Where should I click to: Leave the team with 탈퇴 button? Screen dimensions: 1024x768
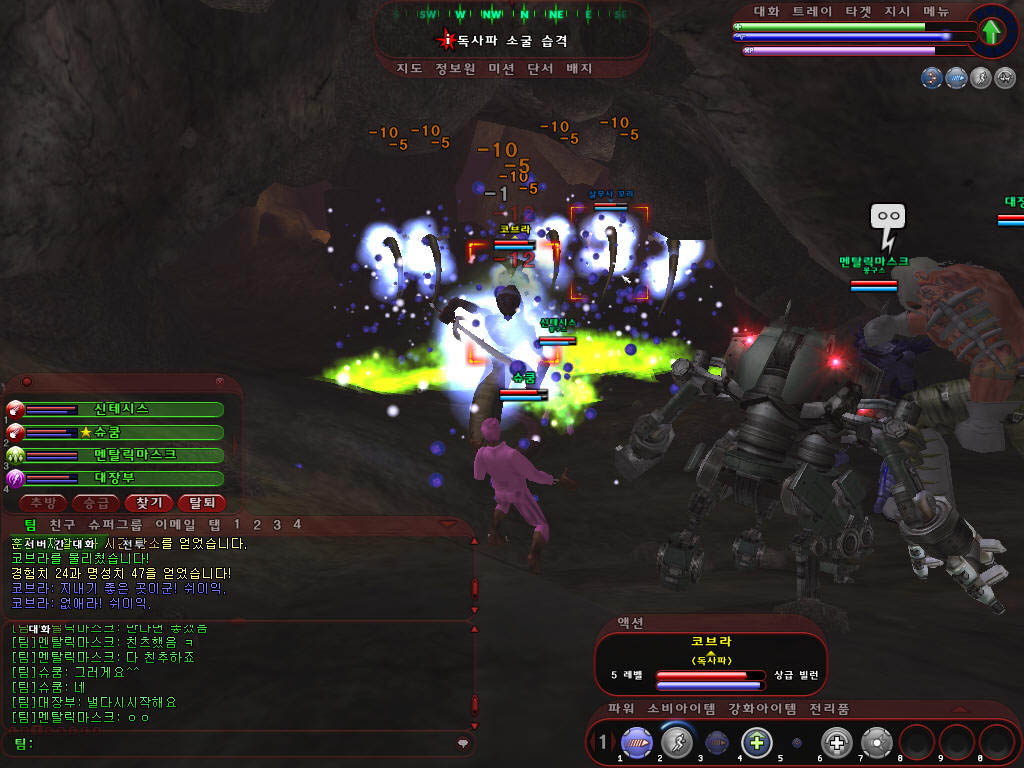pyautogui.click(x=201, y=502)
